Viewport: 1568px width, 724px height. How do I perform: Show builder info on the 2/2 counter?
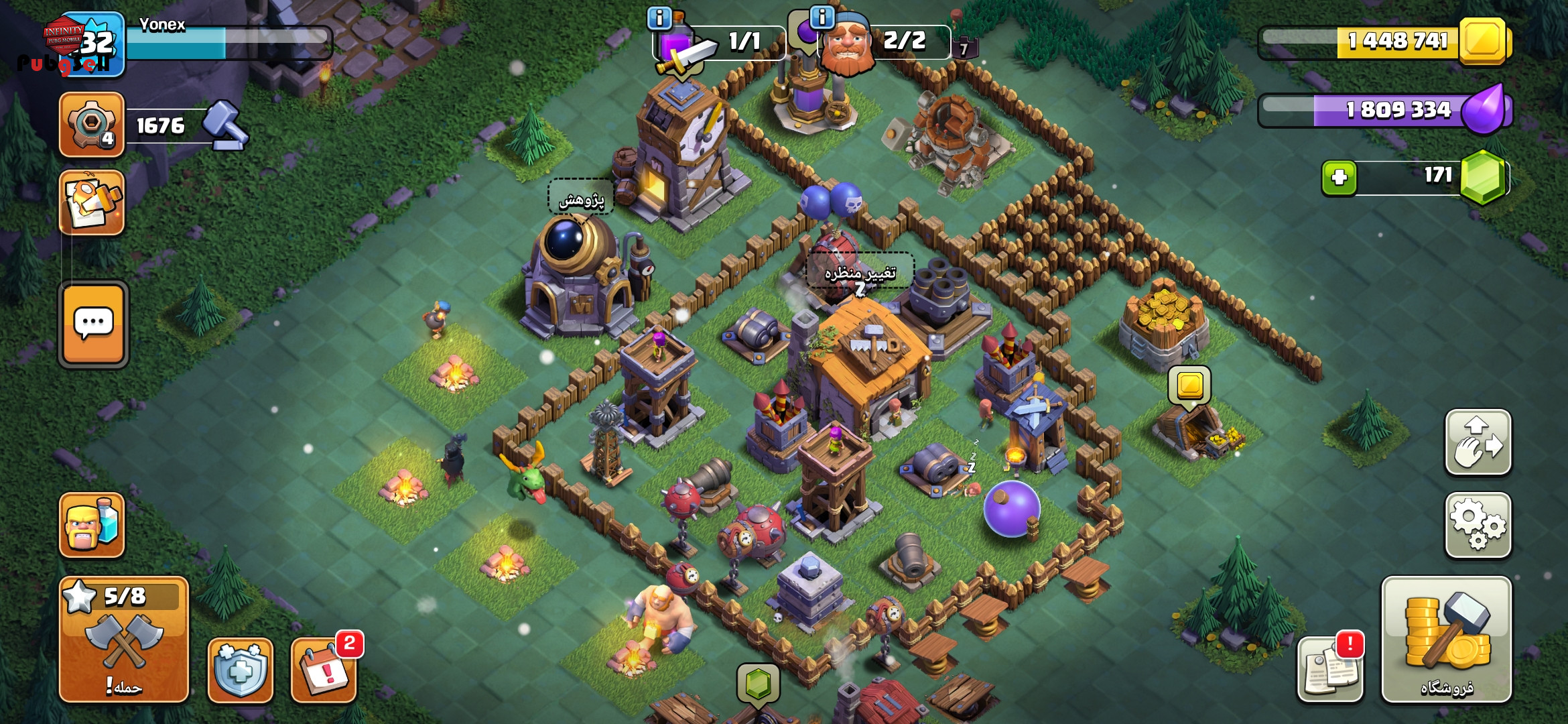coord(822,17)
